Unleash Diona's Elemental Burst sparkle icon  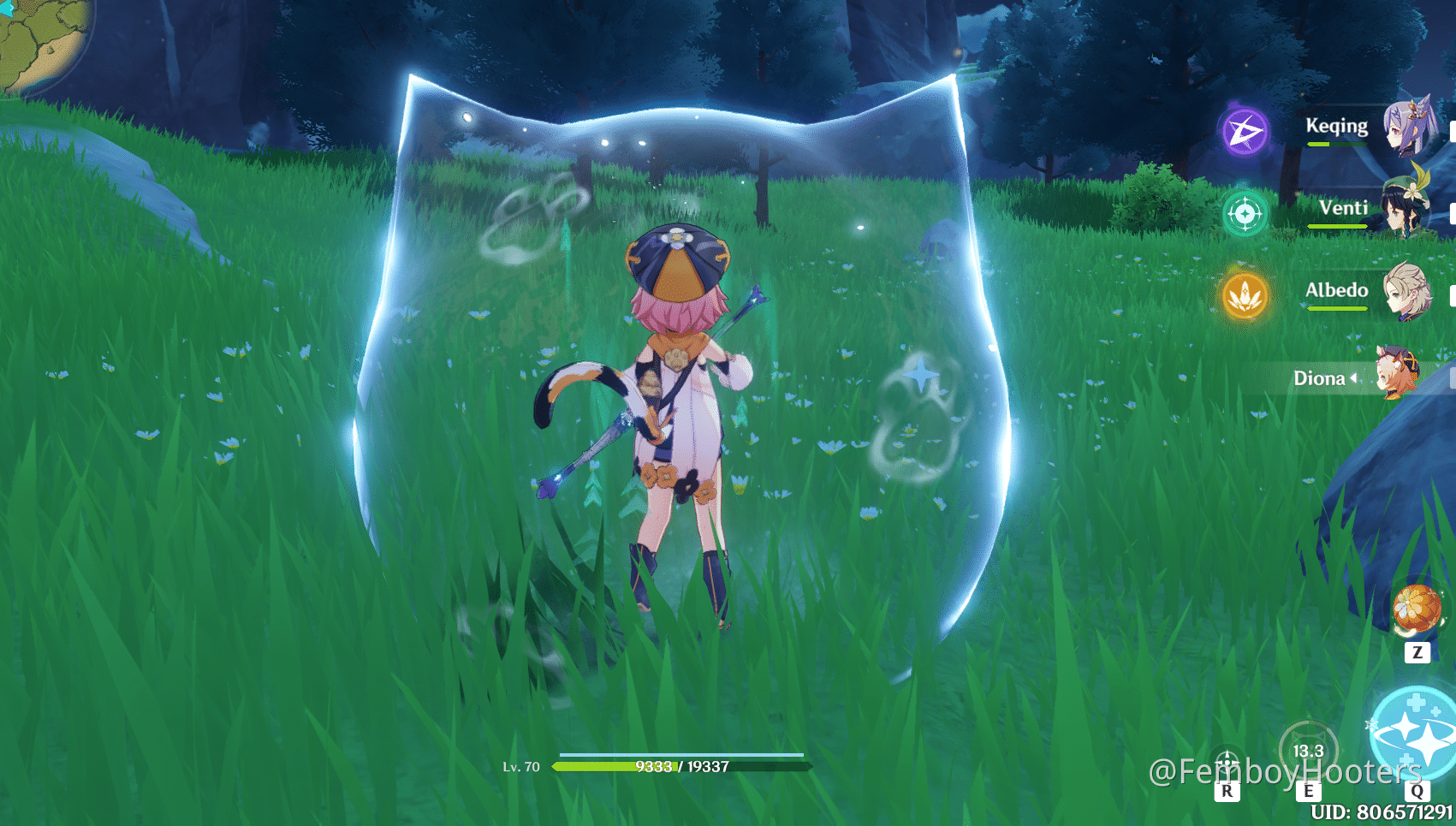click(1413, 732)
